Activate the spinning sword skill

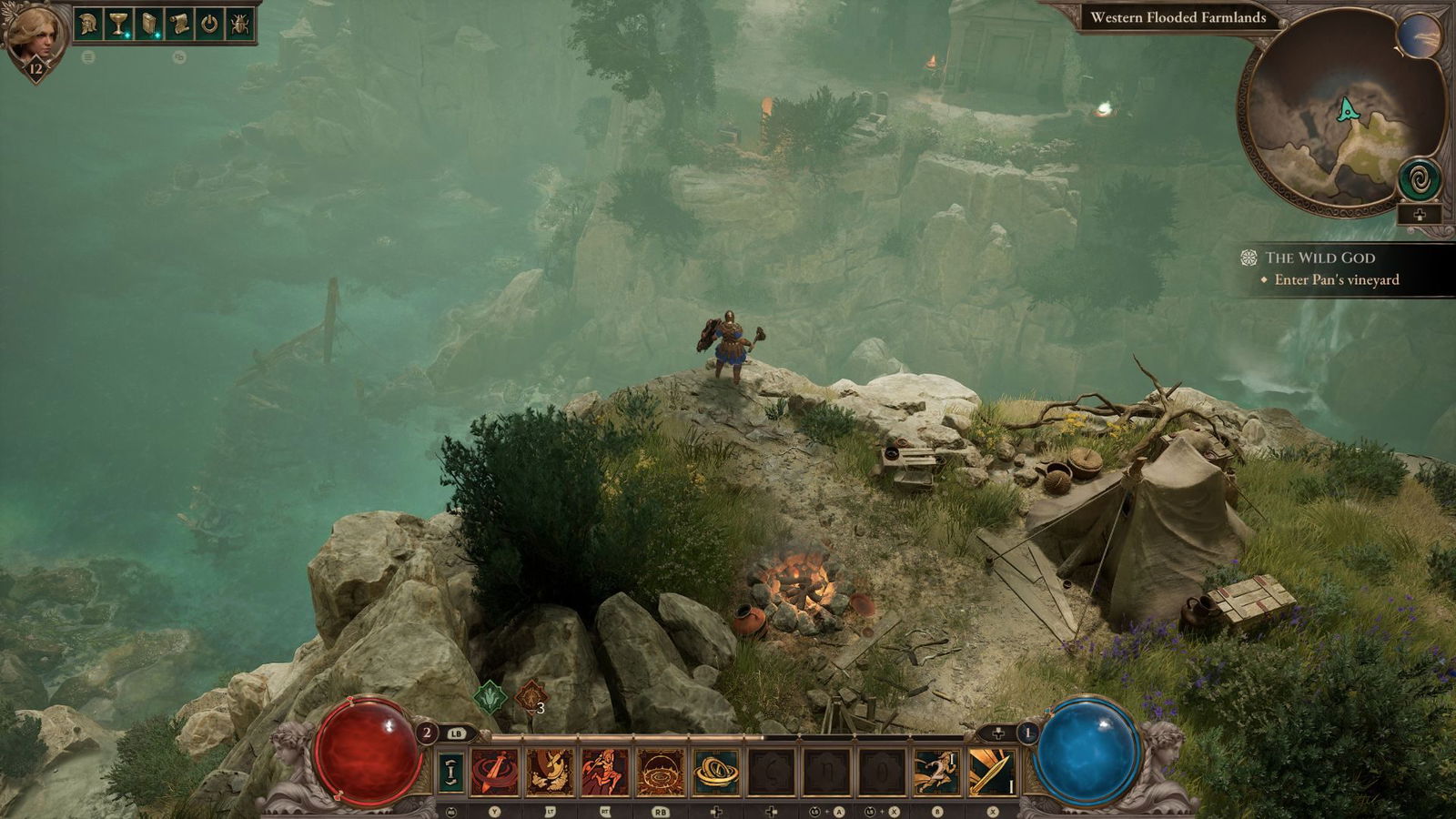pos(495,772)
